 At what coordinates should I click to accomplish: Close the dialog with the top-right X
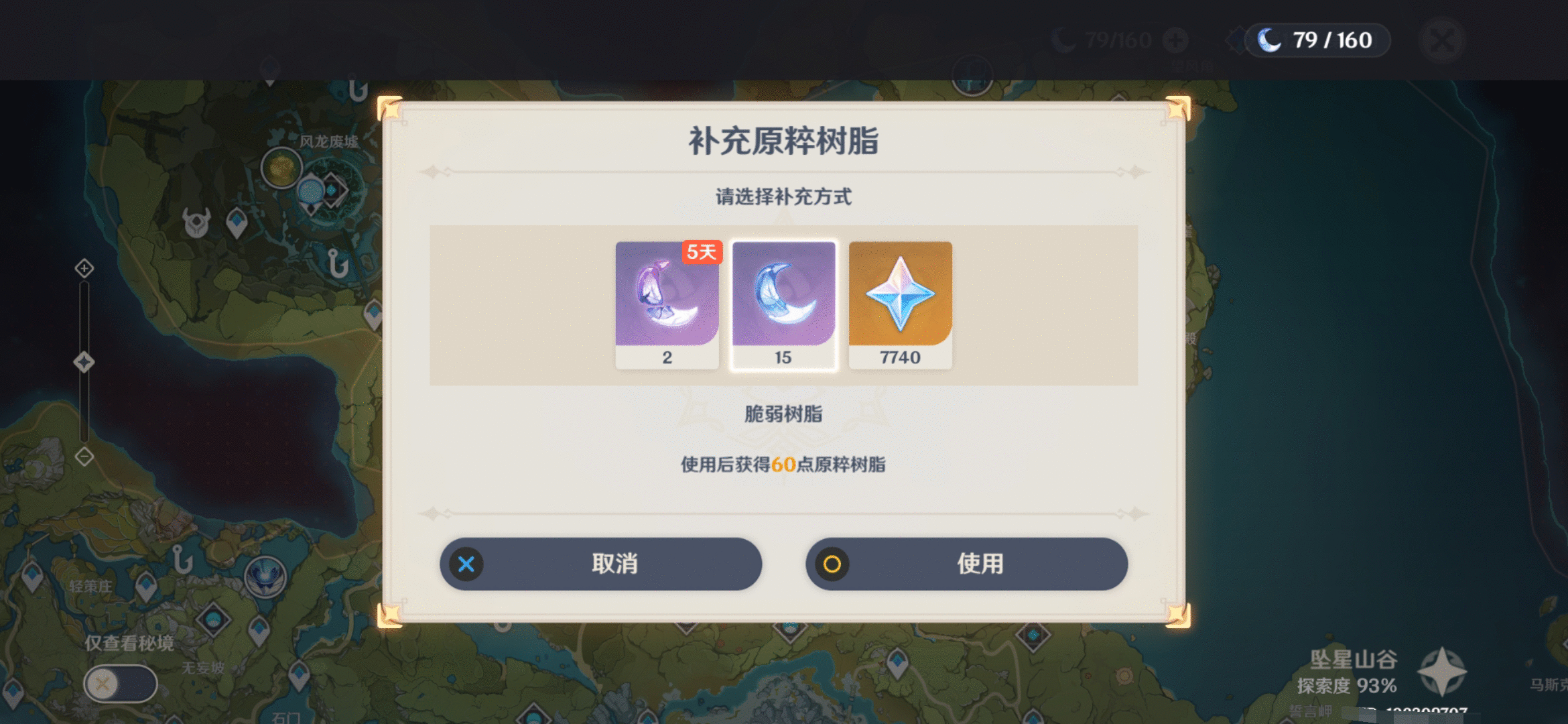(1441, 40)
